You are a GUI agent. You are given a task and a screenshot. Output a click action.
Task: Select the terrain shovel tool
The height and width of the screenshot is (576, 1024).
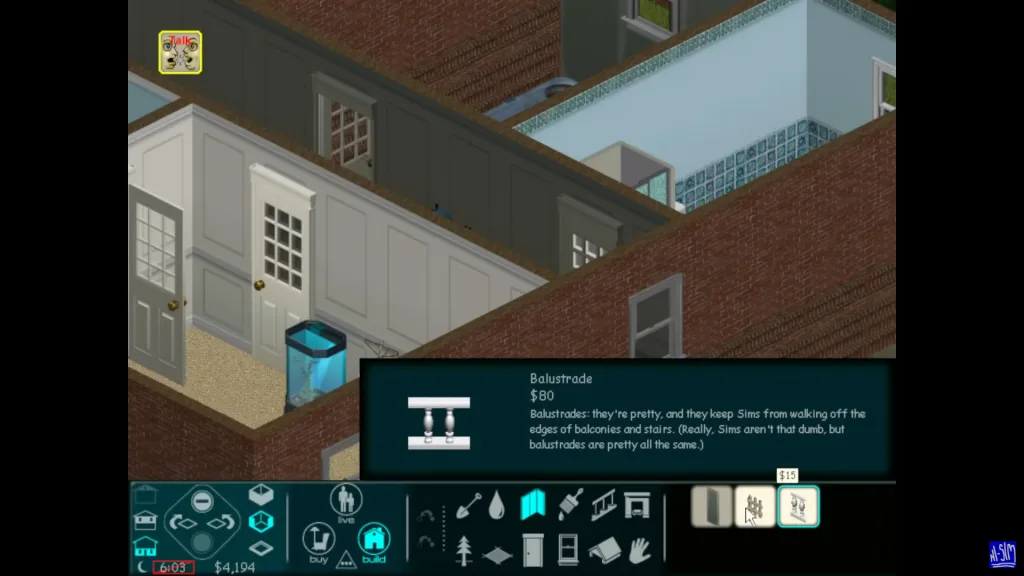(468, 505)
